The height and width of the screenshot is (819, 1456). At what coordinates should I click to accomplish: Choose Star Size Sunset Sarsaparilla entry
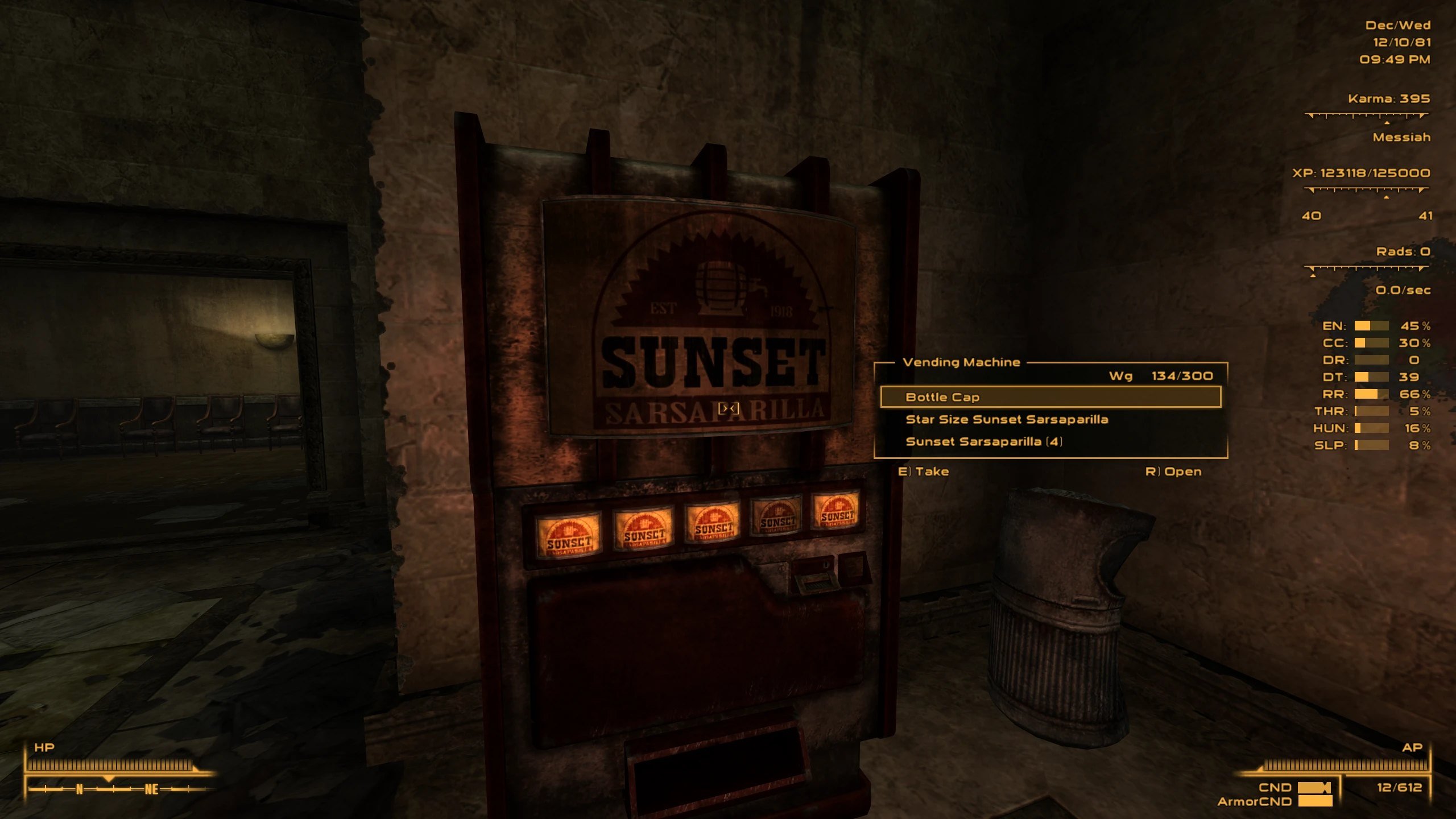pos(1007,419)
